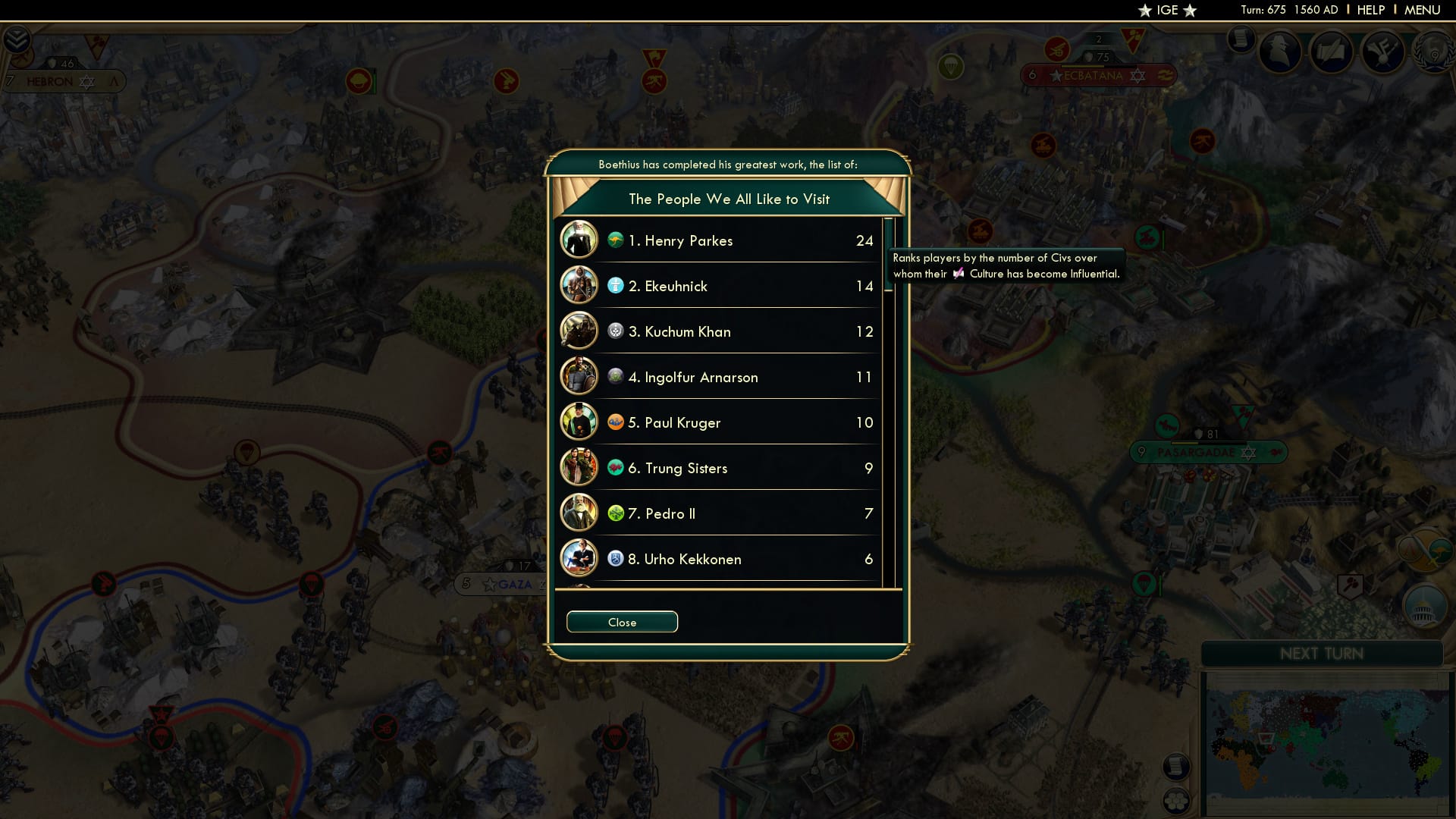
Task: Select the Trung Sisters' leader portrait
Action: (x=579, y=467)
